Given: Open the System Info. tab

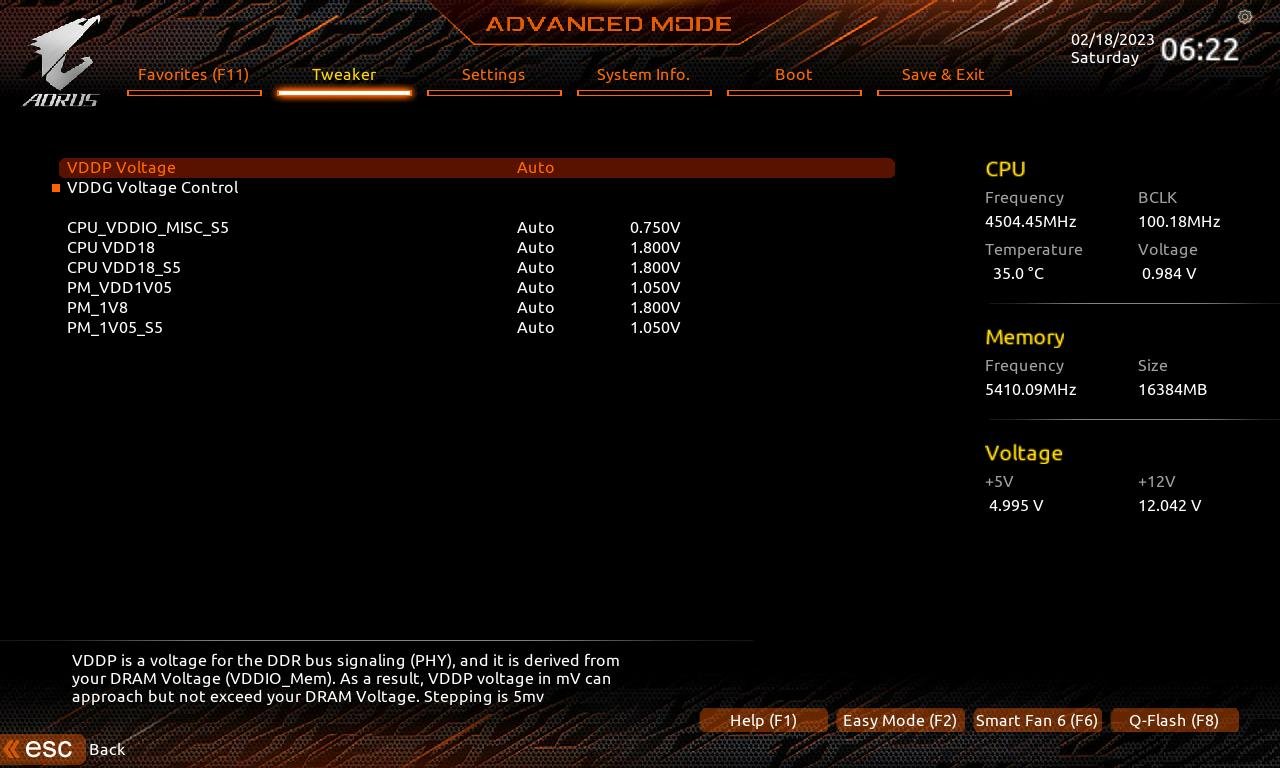Looking at the screenshot, I should [644, 74].
